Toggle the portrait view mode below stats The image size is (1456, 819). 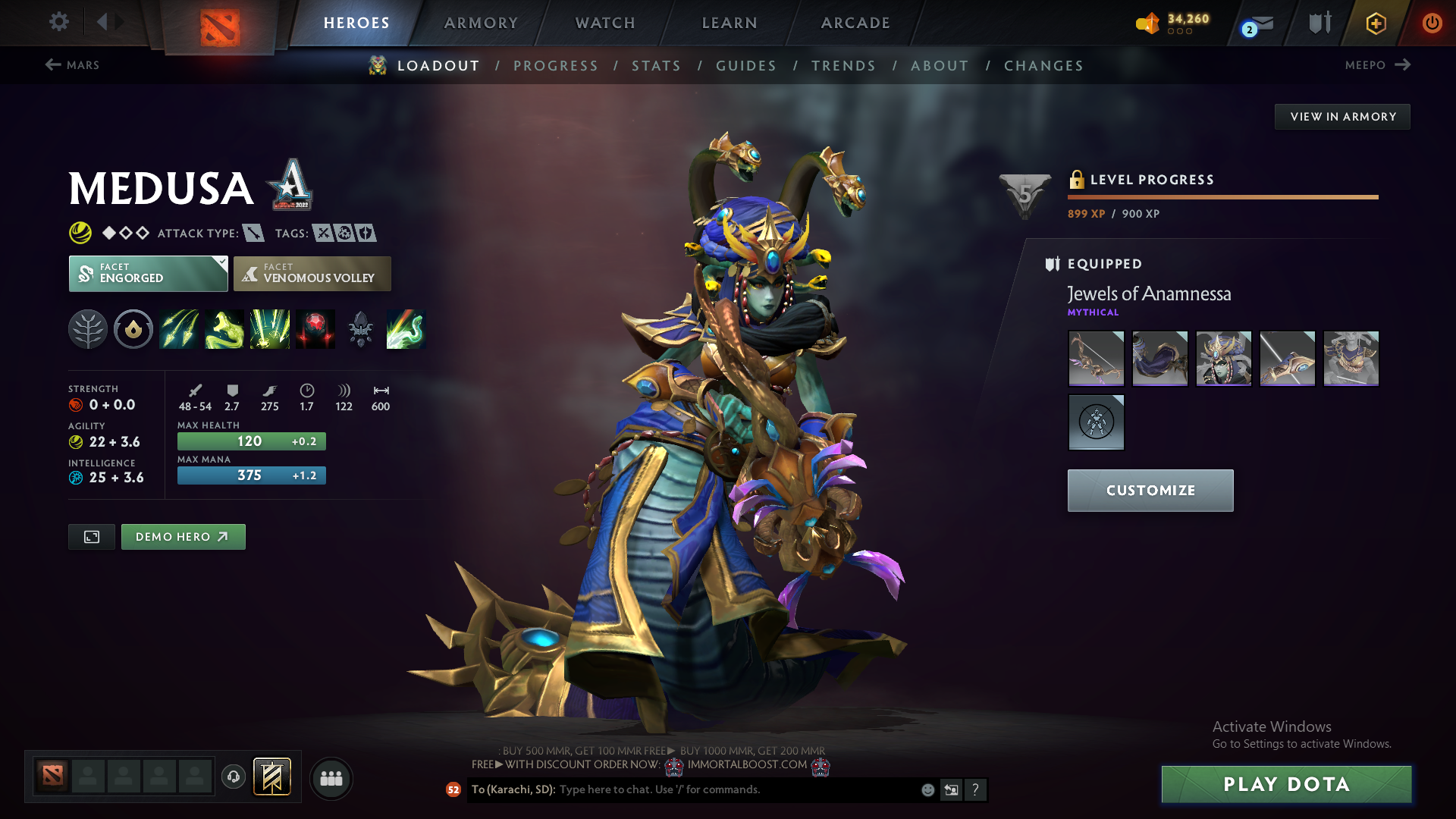(x=91, y=536)
